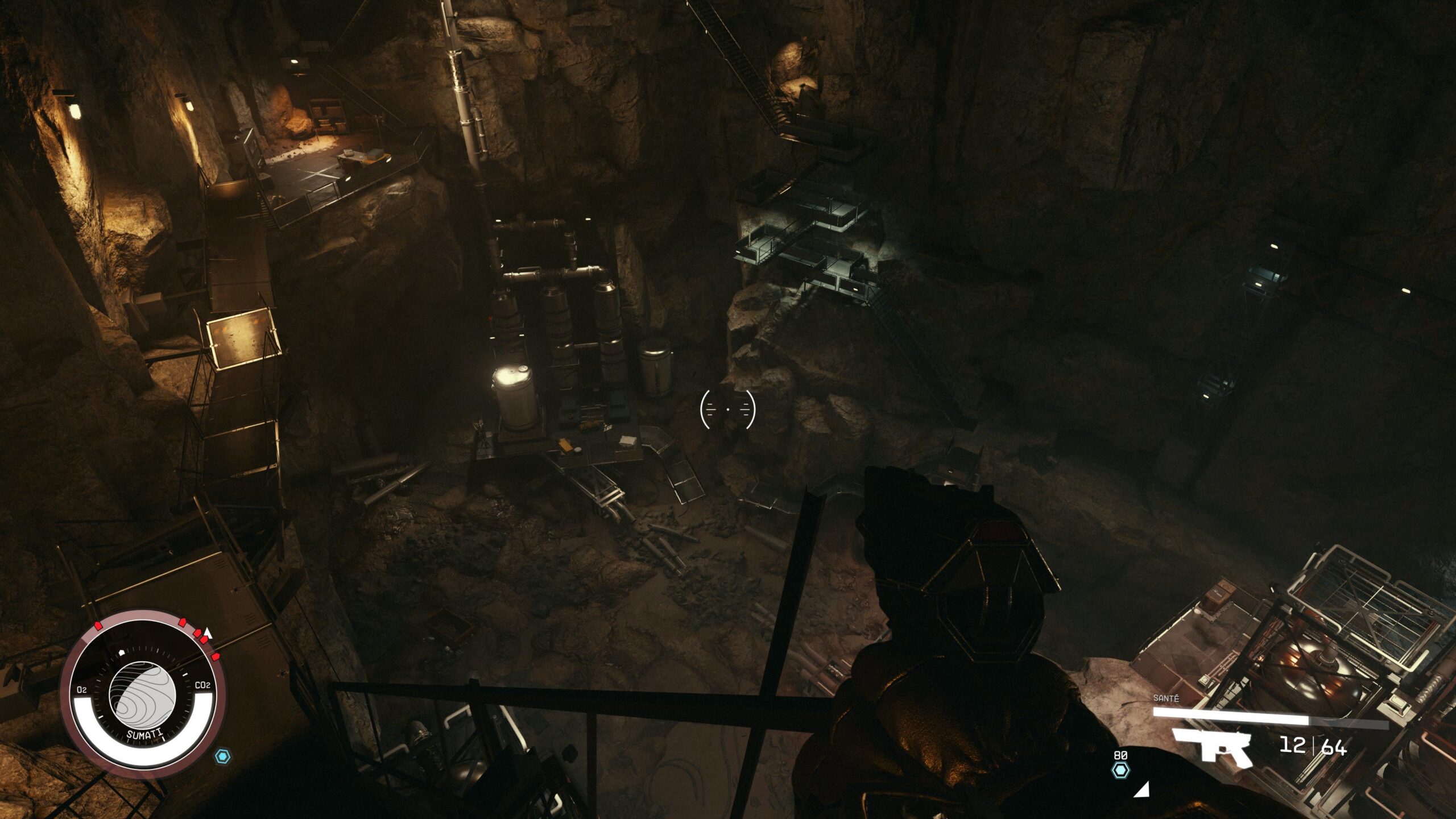Select the white arrow marker on compass ring
This screenshot has height=819, width=1456.
pyautogui.click(x=208, y=632)
